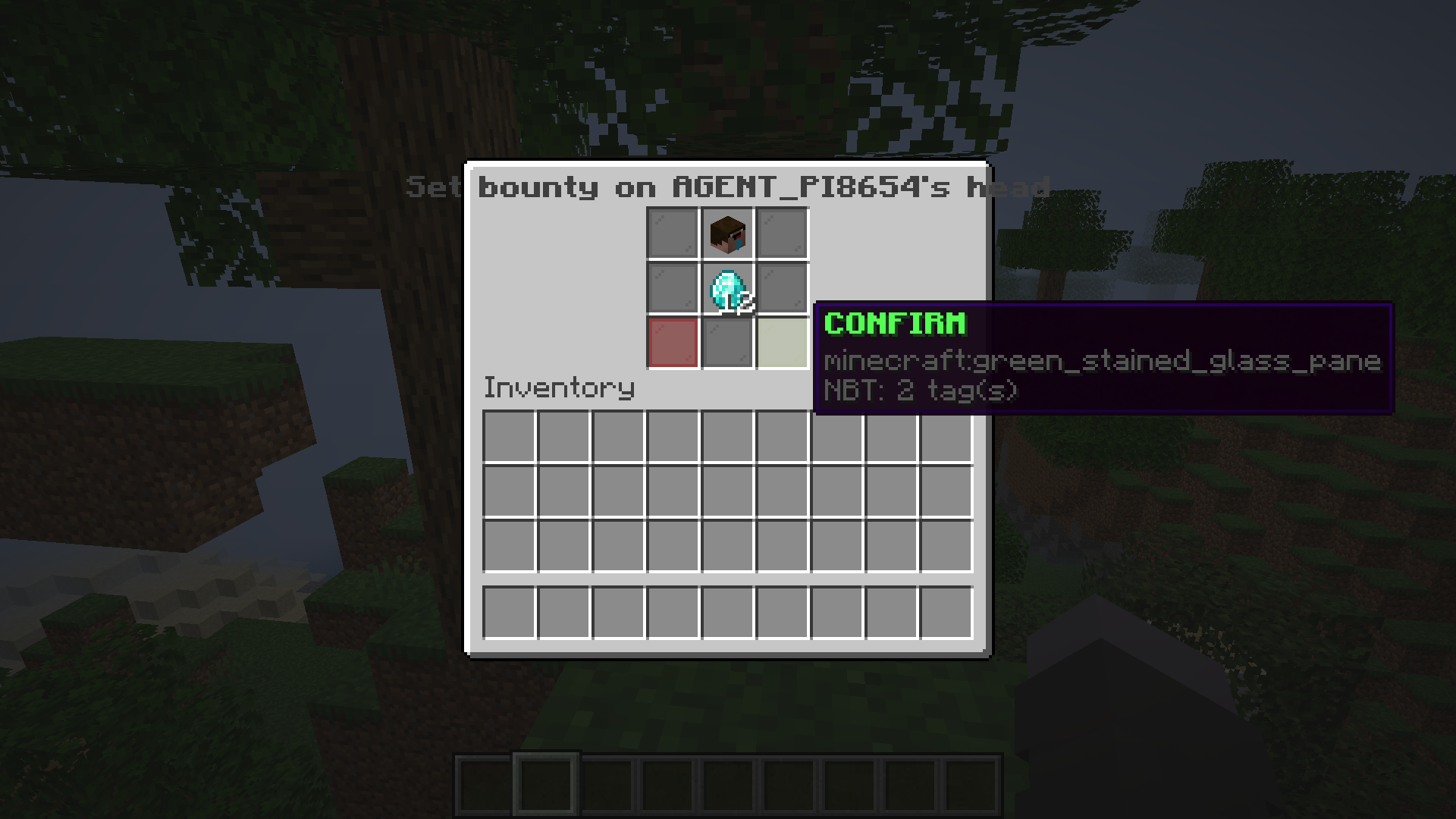Select the highlighted second hotbar slot
Viewport: 1456px width, 819px height.
[x=544, y=784]
